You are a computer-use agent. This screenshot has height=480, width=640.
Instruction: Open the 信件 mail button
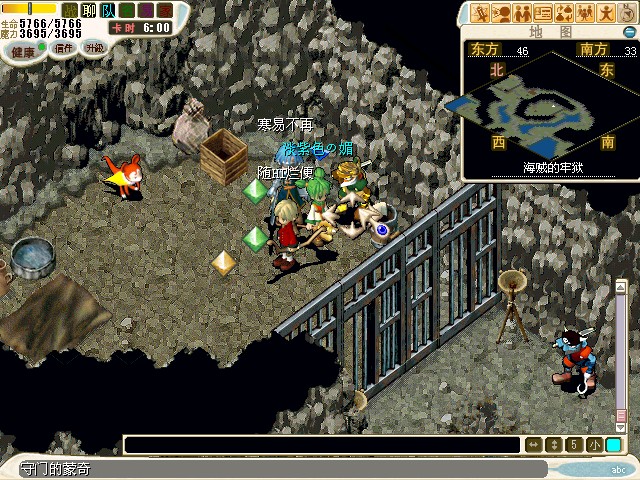tap(64, 48)
